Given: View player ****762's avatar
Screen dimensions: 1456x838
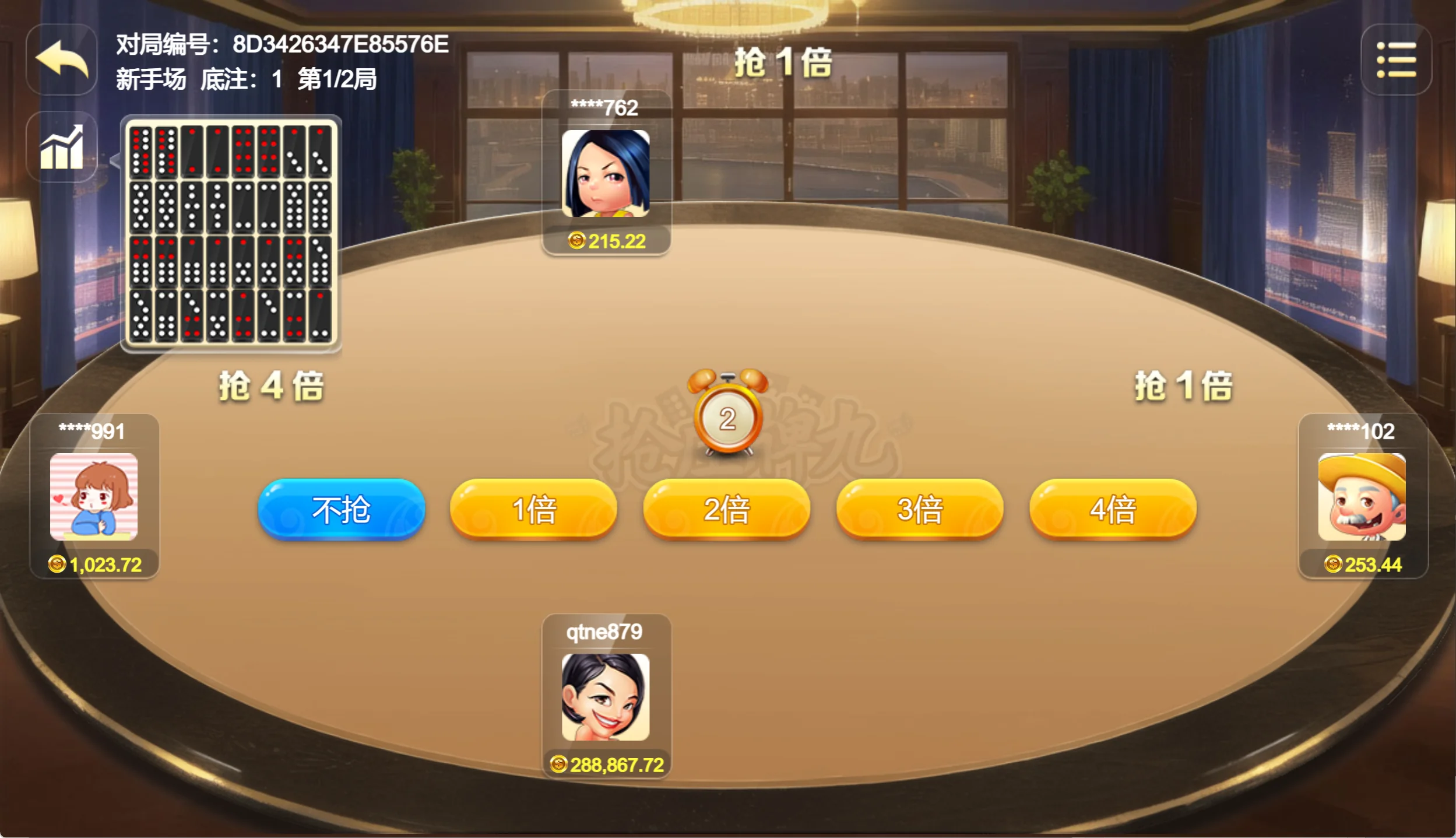Looking at the screenshot, I should (605, 174).
